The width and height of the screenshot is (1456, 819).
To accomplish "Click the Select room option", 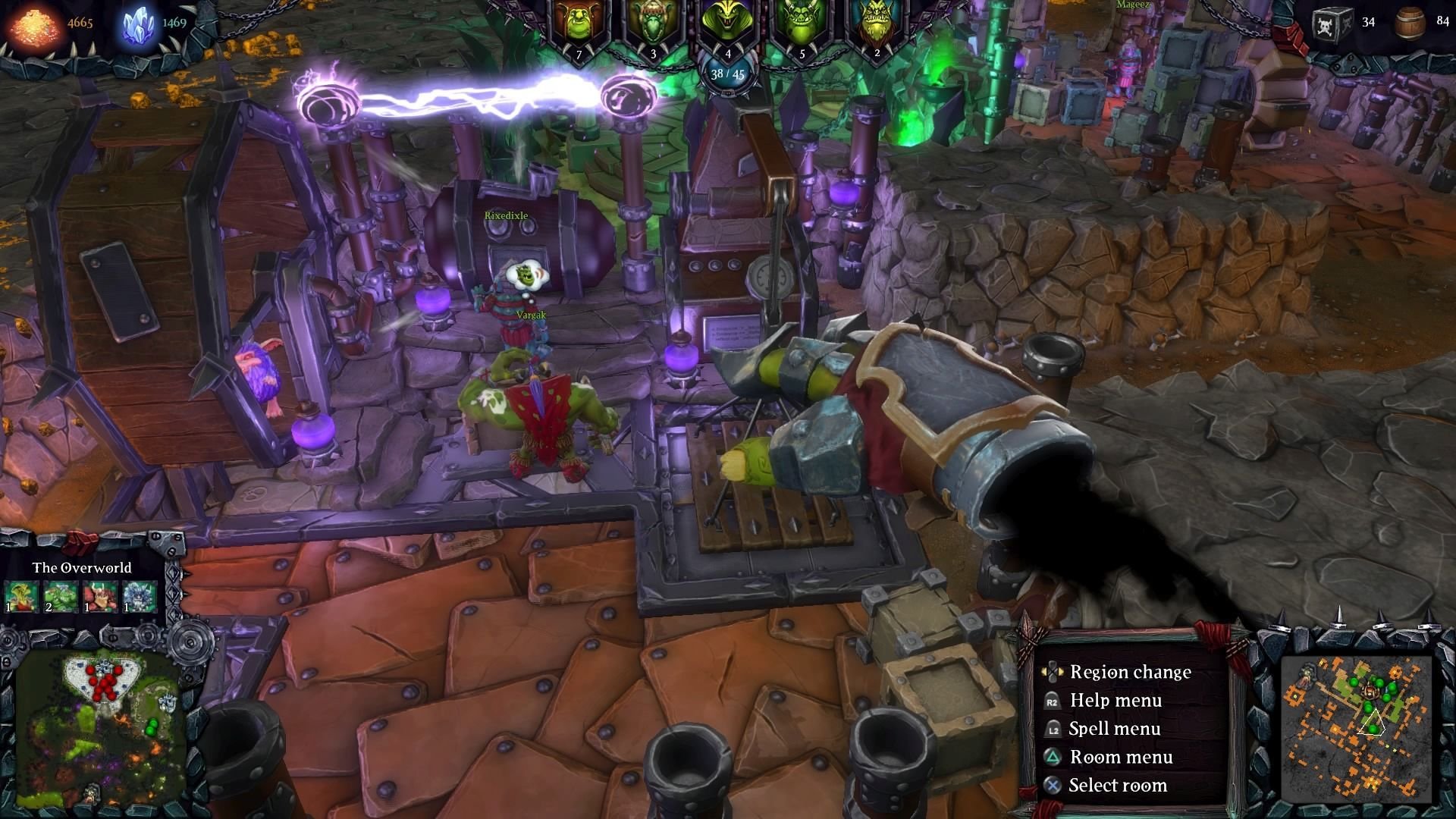I will (1119, 785).
